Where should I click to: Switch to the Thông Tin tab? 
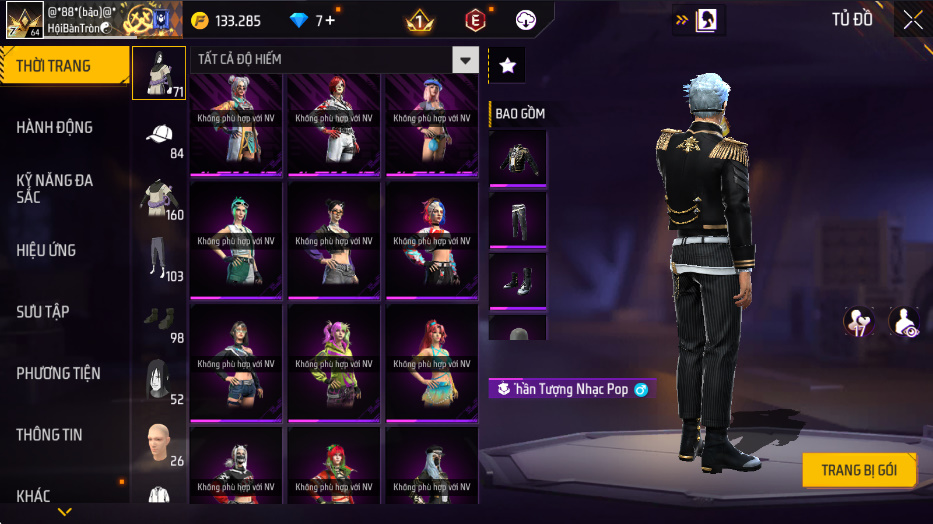(50, 435)
